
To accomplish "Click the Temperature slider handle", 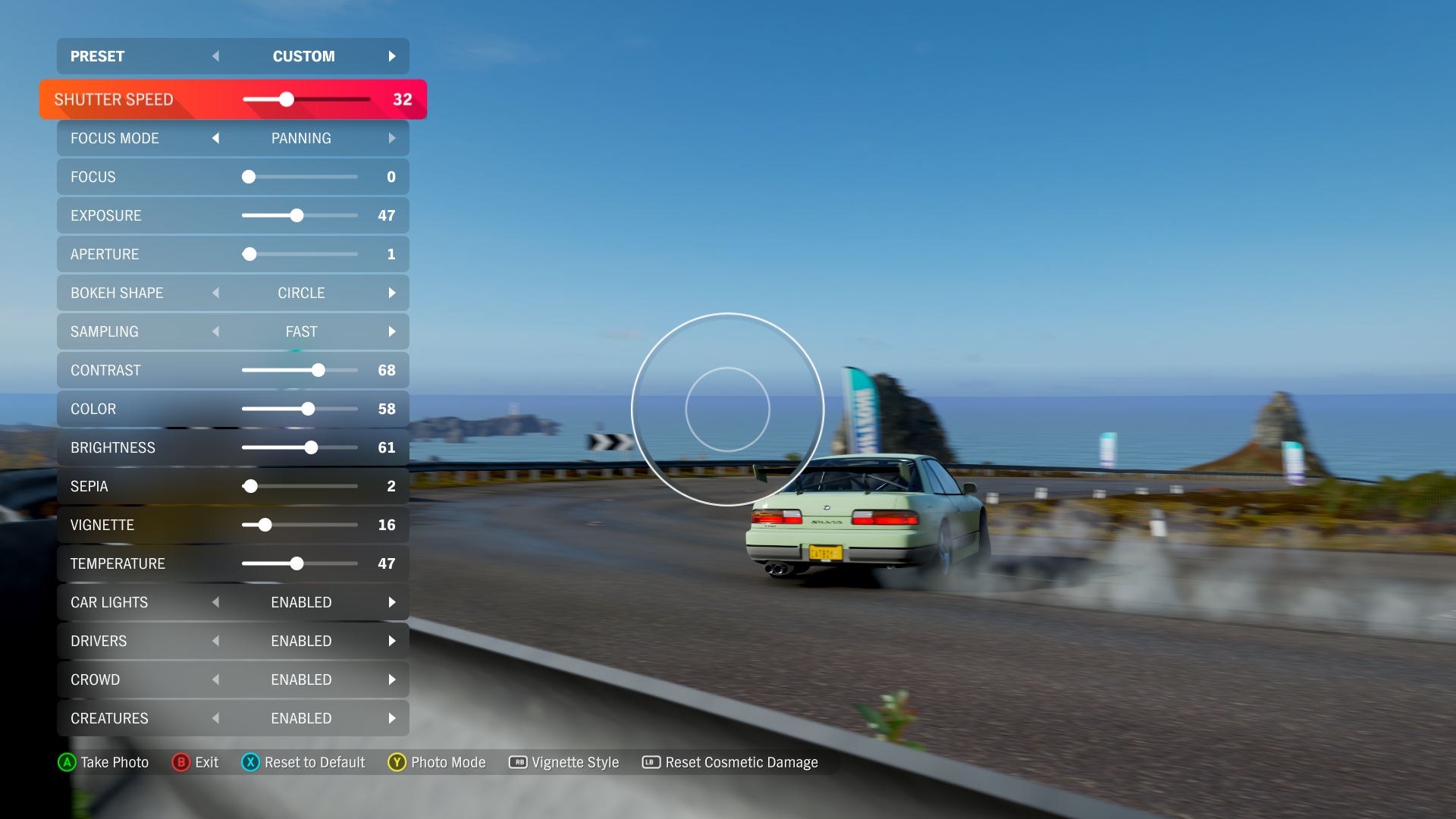I will coord(297,563).
